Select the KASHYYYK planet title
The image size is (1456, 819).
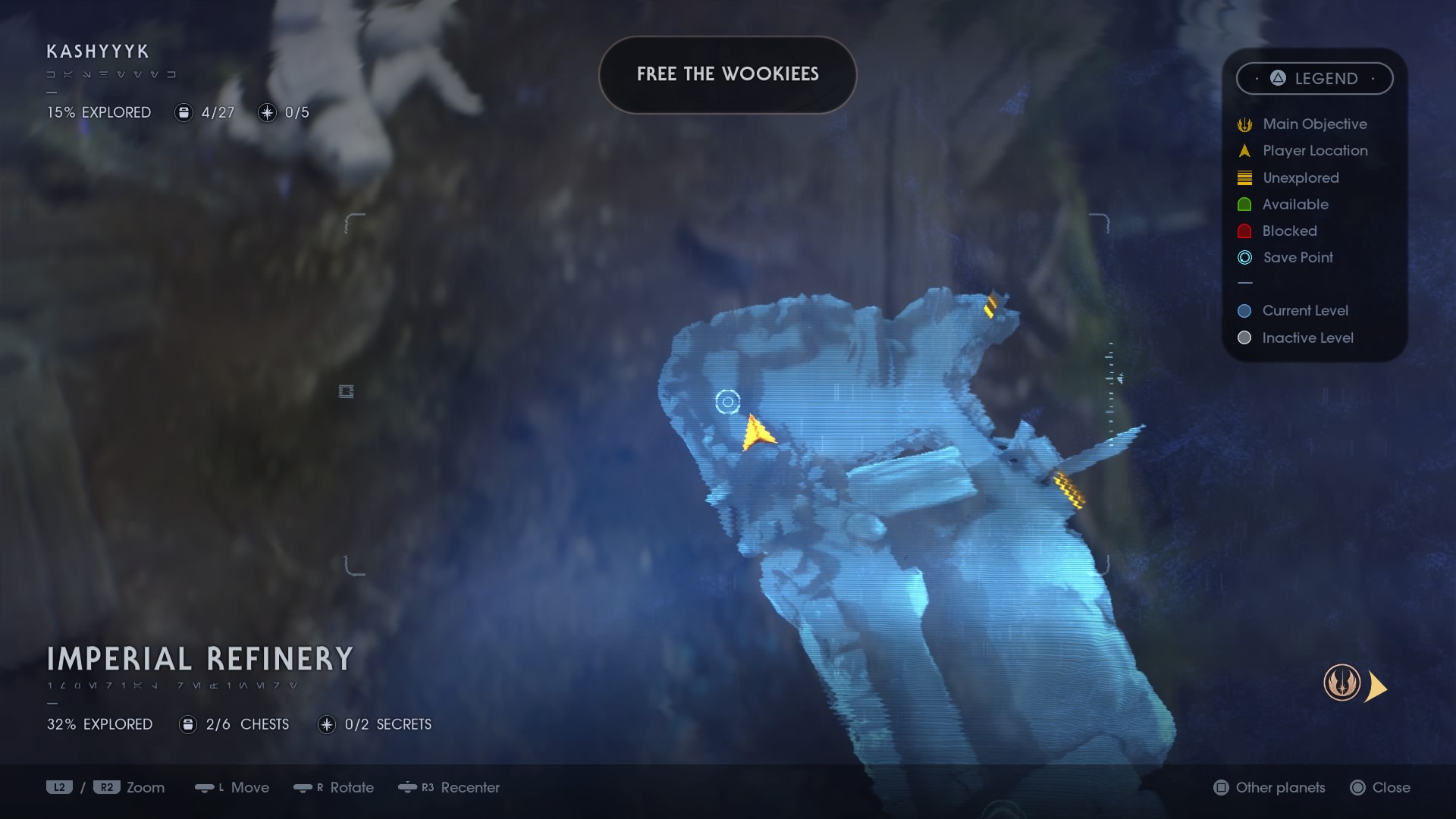tap(96, 52)
